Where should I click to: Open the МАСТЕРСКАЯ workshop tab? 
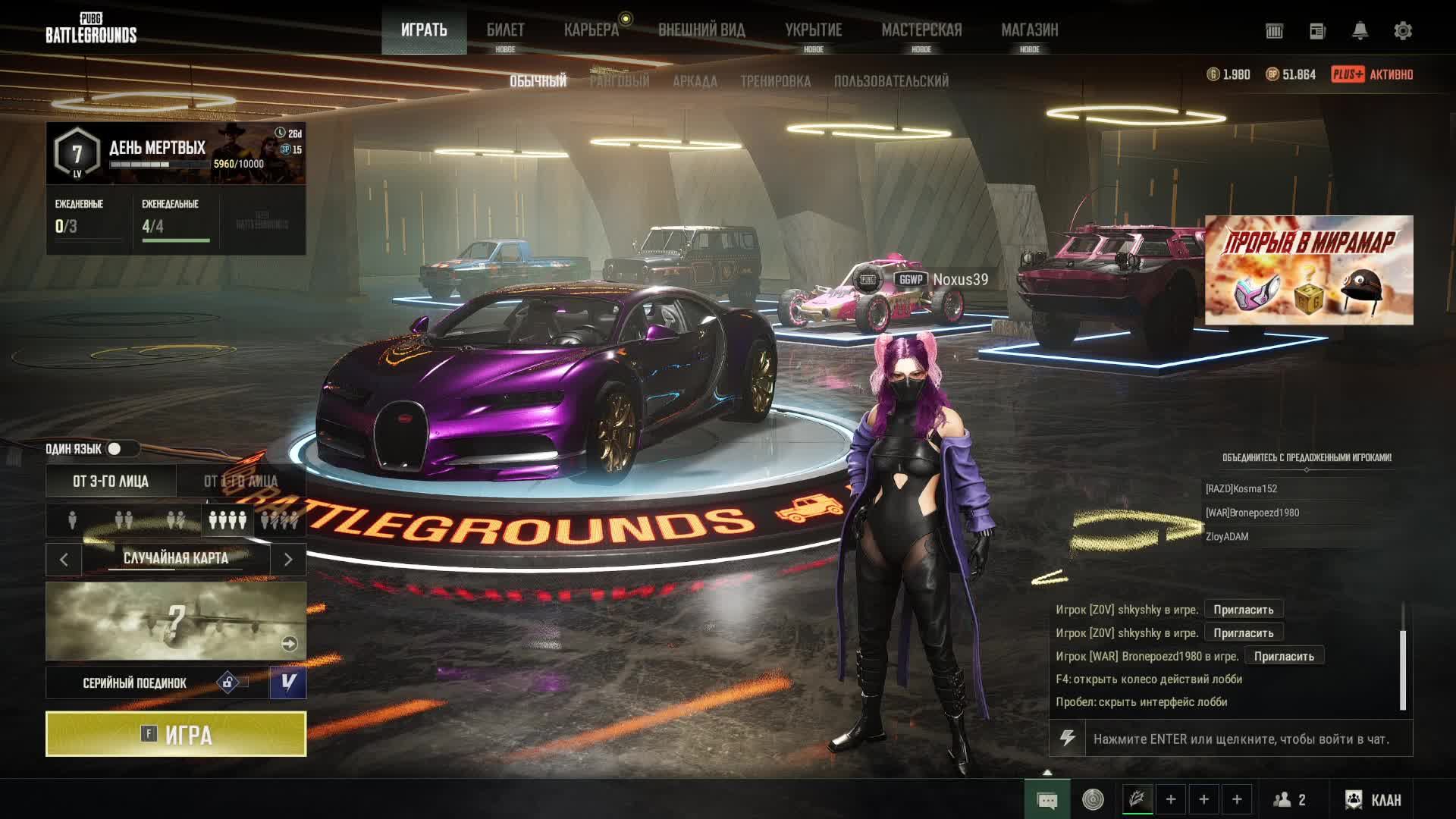(x=921, y=30)
